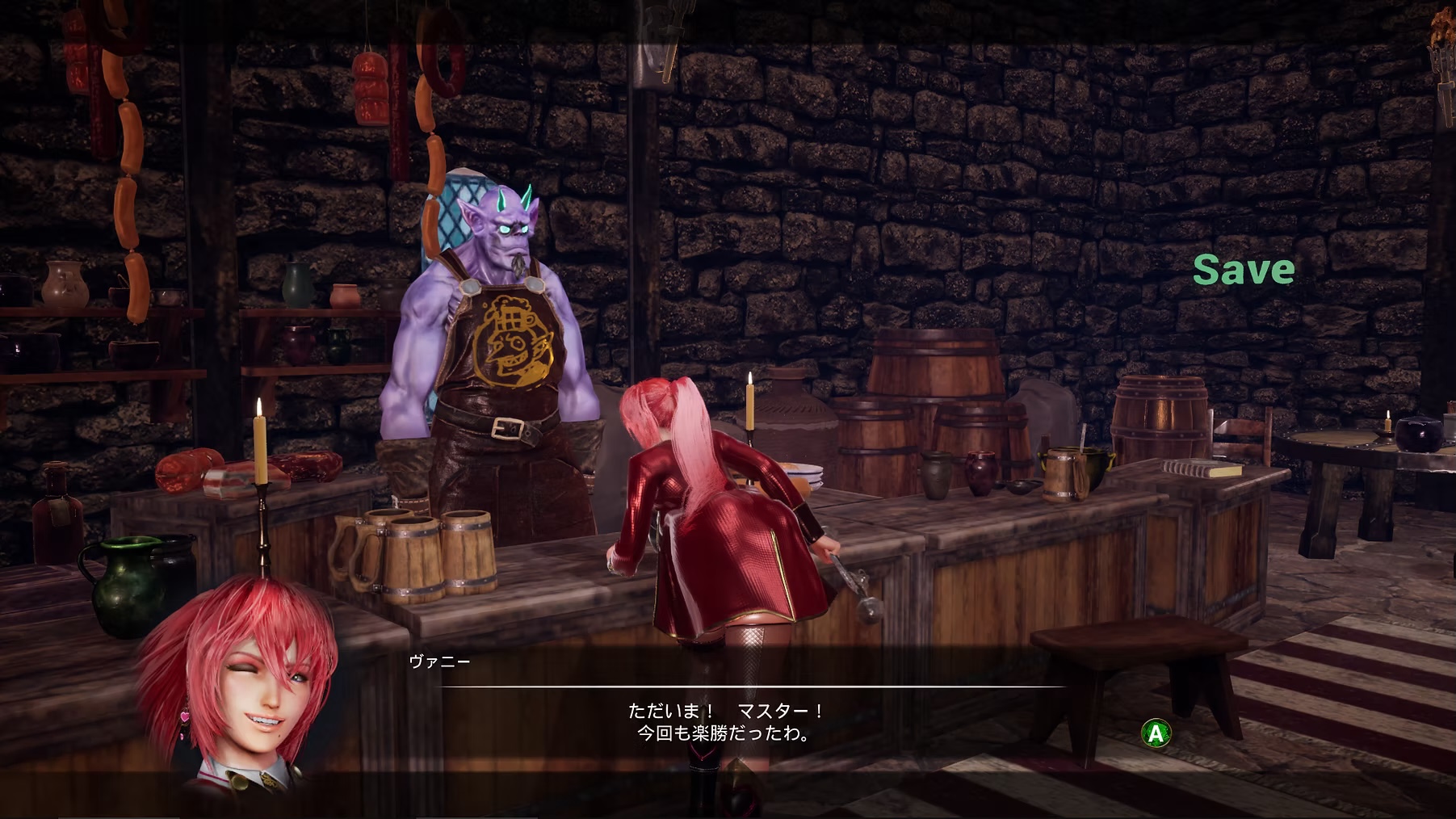Viewport: 1456px width, 819px height.
Task: Select the dialogue text box
Action: tap(727, 727)
